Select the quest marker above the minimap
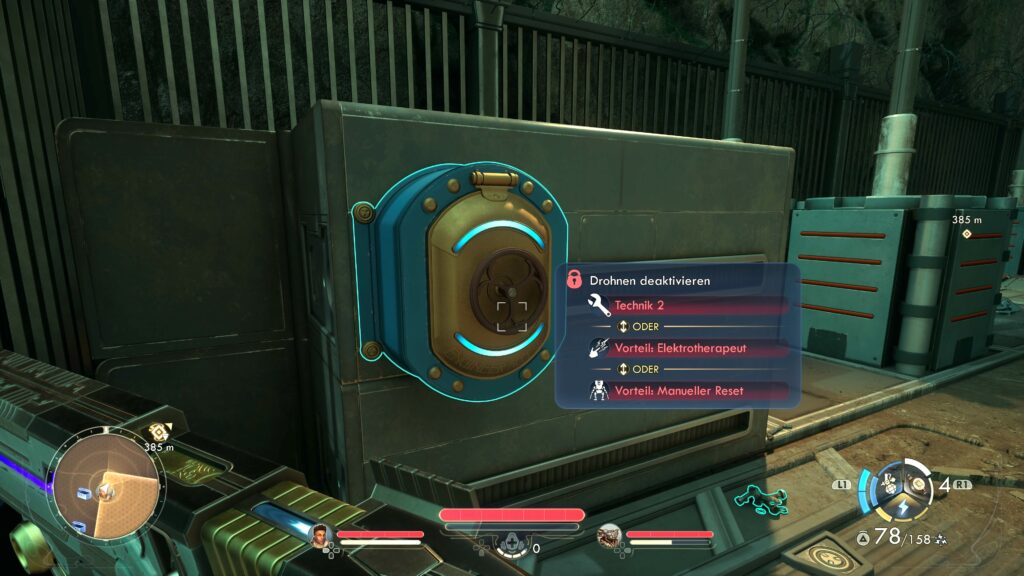The height and width of the screenshot is (576, 1024). point(157,432)
